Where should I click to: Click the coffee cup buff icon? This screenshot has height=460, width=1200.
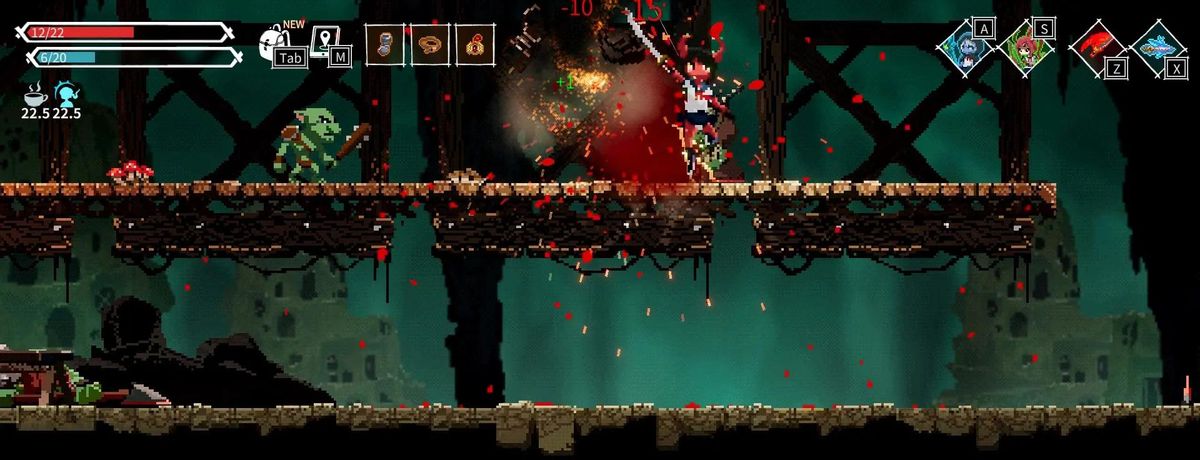tap(36, 95)
